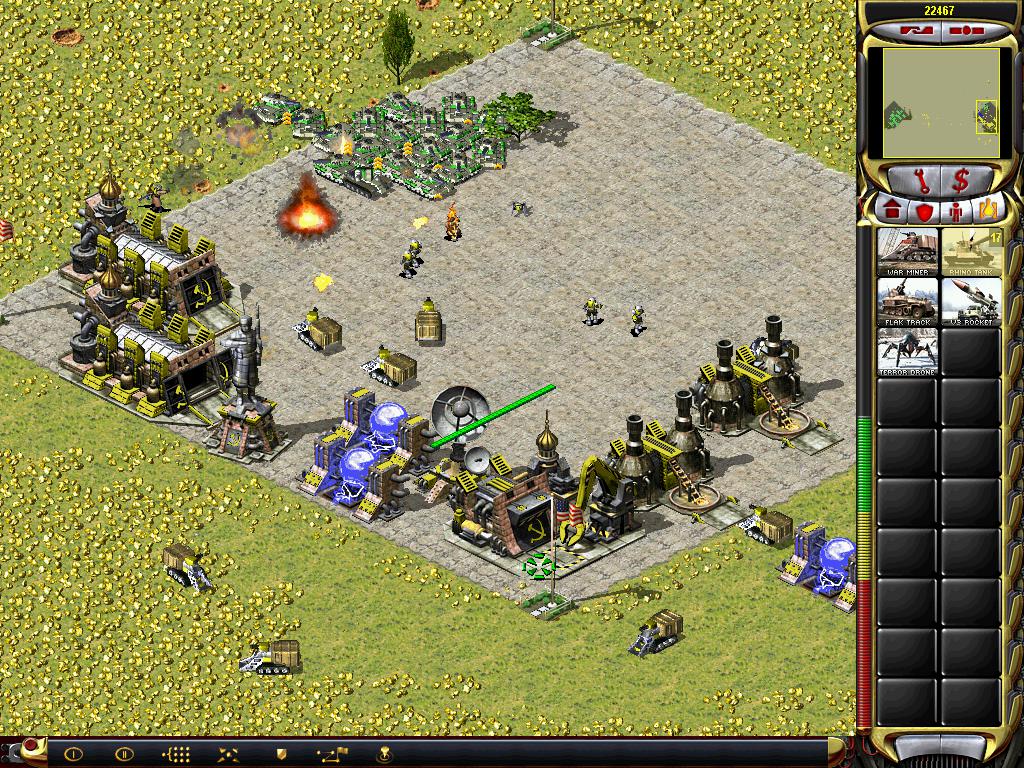Select team I on the command bar
This screenshot has height=768, width=1024.
point(73,754)
